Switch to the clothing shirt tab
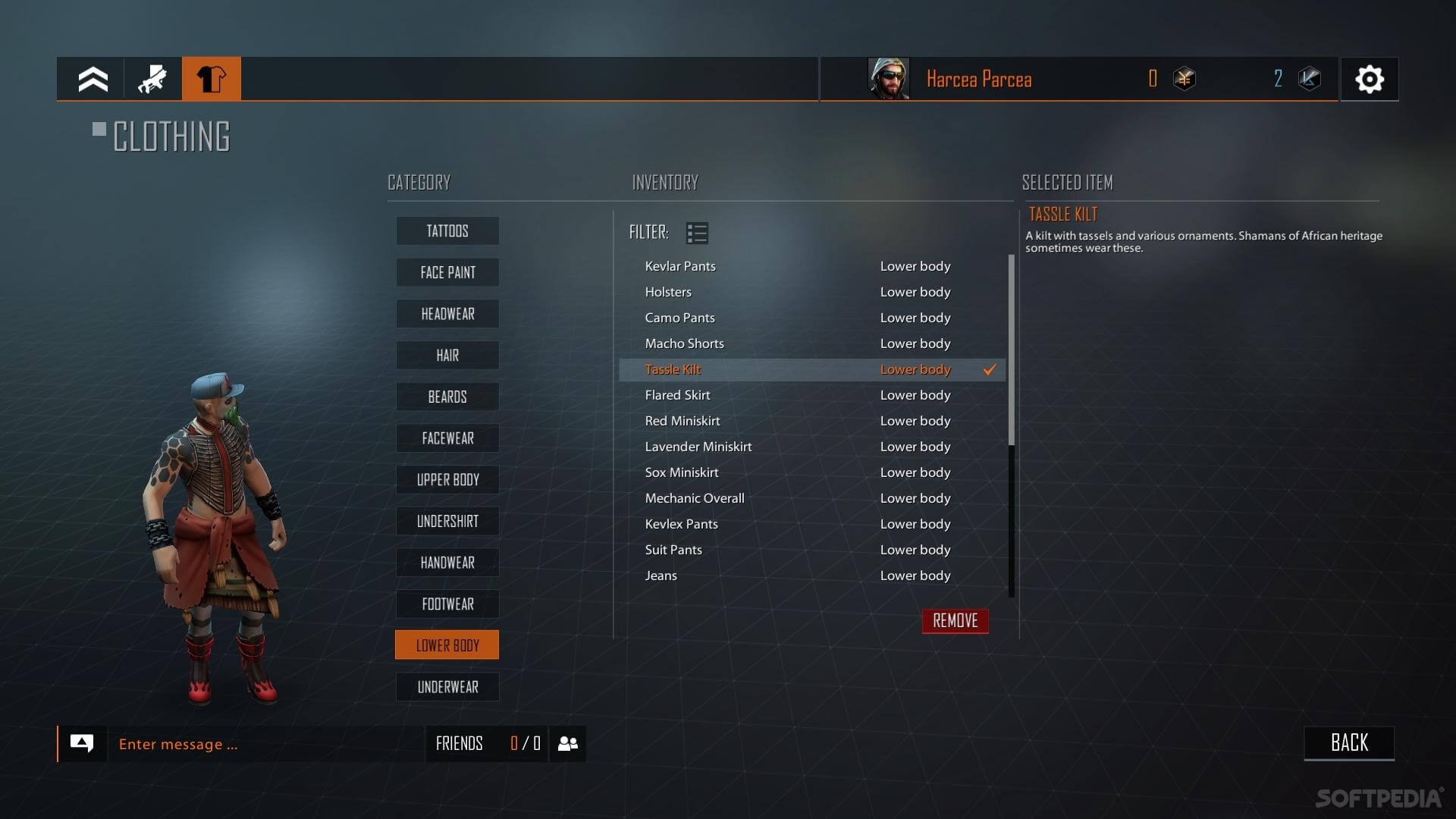This screenshot has width=1456, height=819. pyautogui.click(x=212, y=79)
